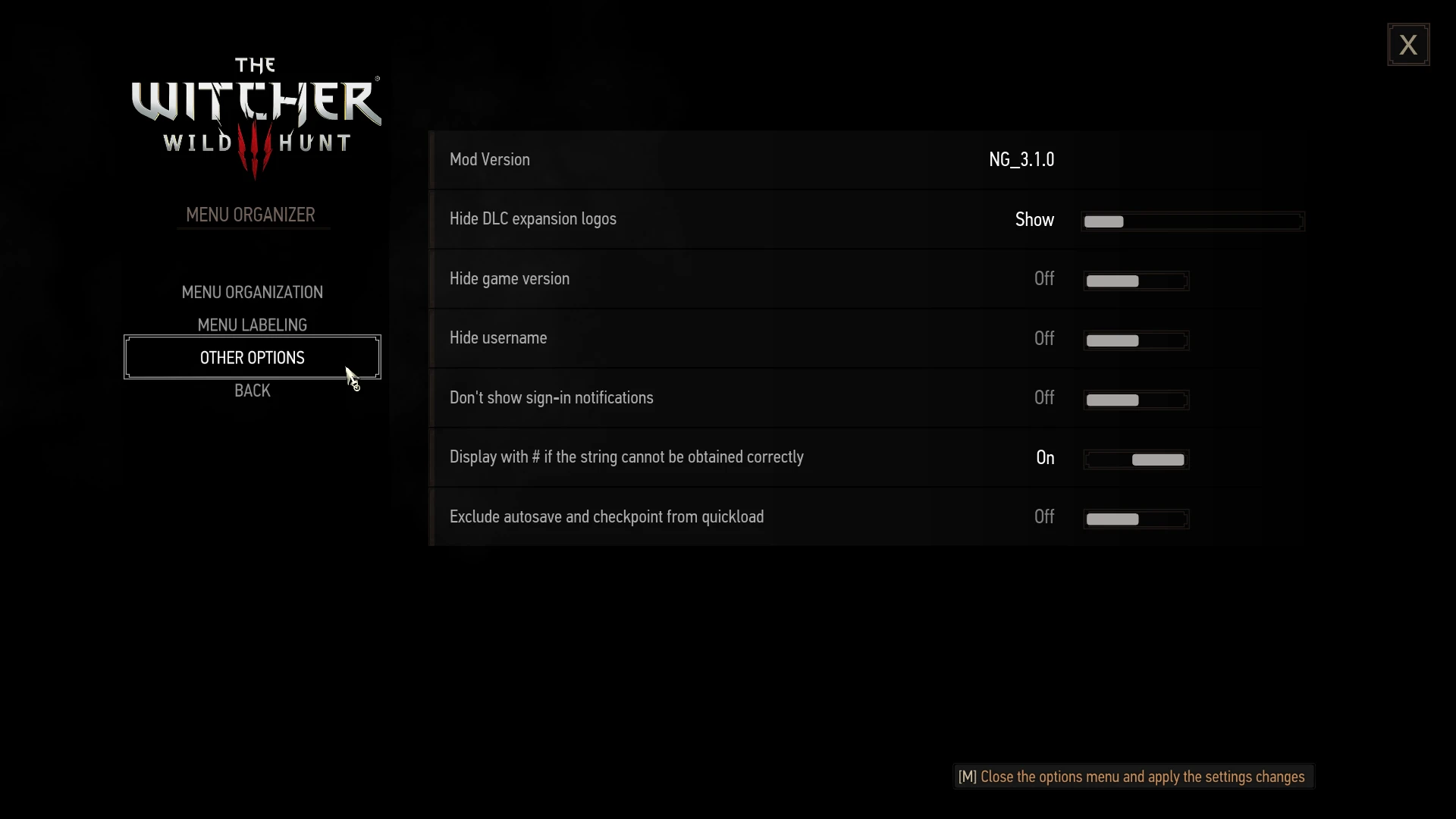Enable the Hide game version option
Viewport: 1456px width, 819px height.
click(1135, 281)
